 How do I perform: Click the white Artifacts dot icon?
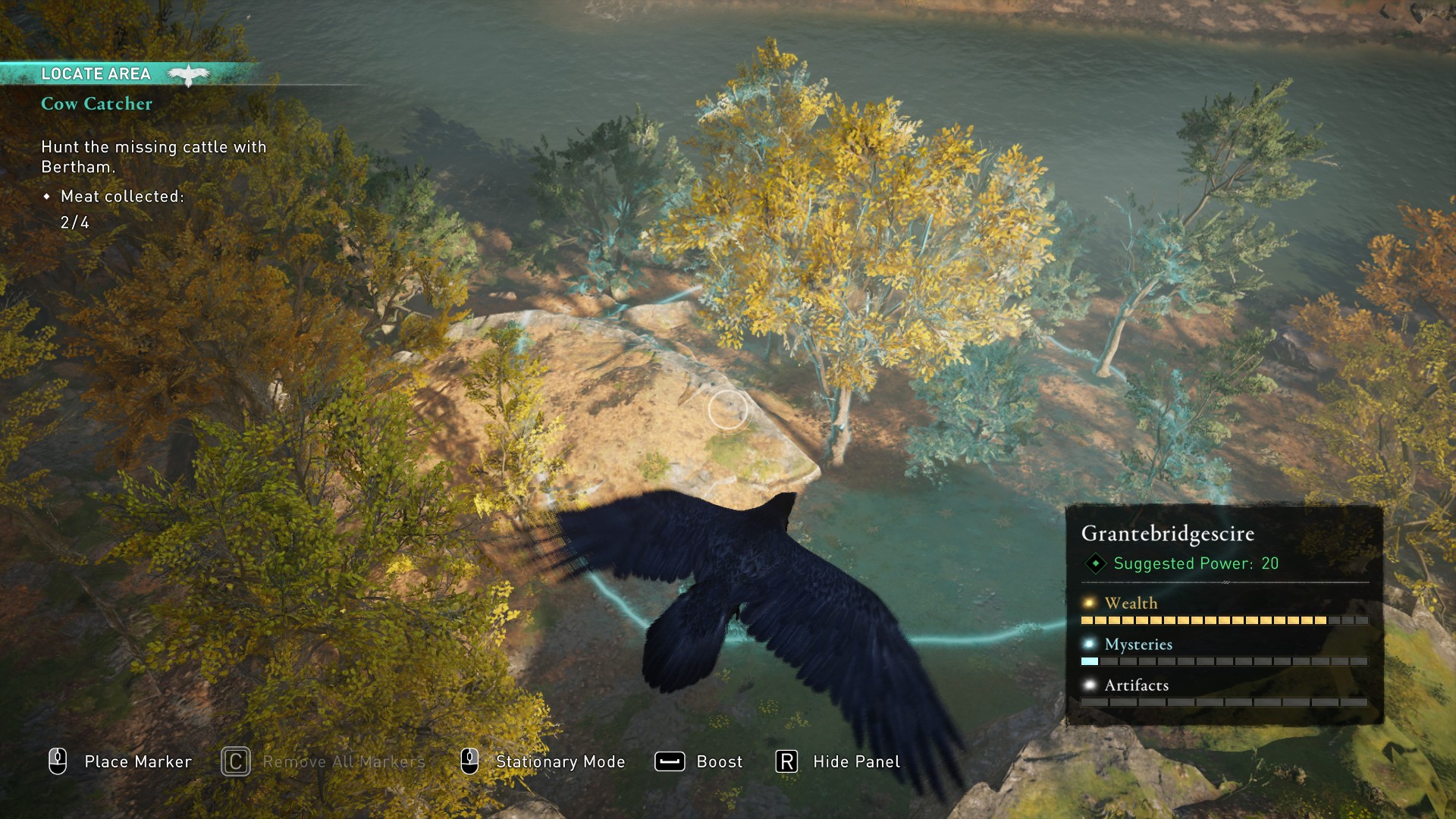pyautogui.click(x=1087, y=685)
